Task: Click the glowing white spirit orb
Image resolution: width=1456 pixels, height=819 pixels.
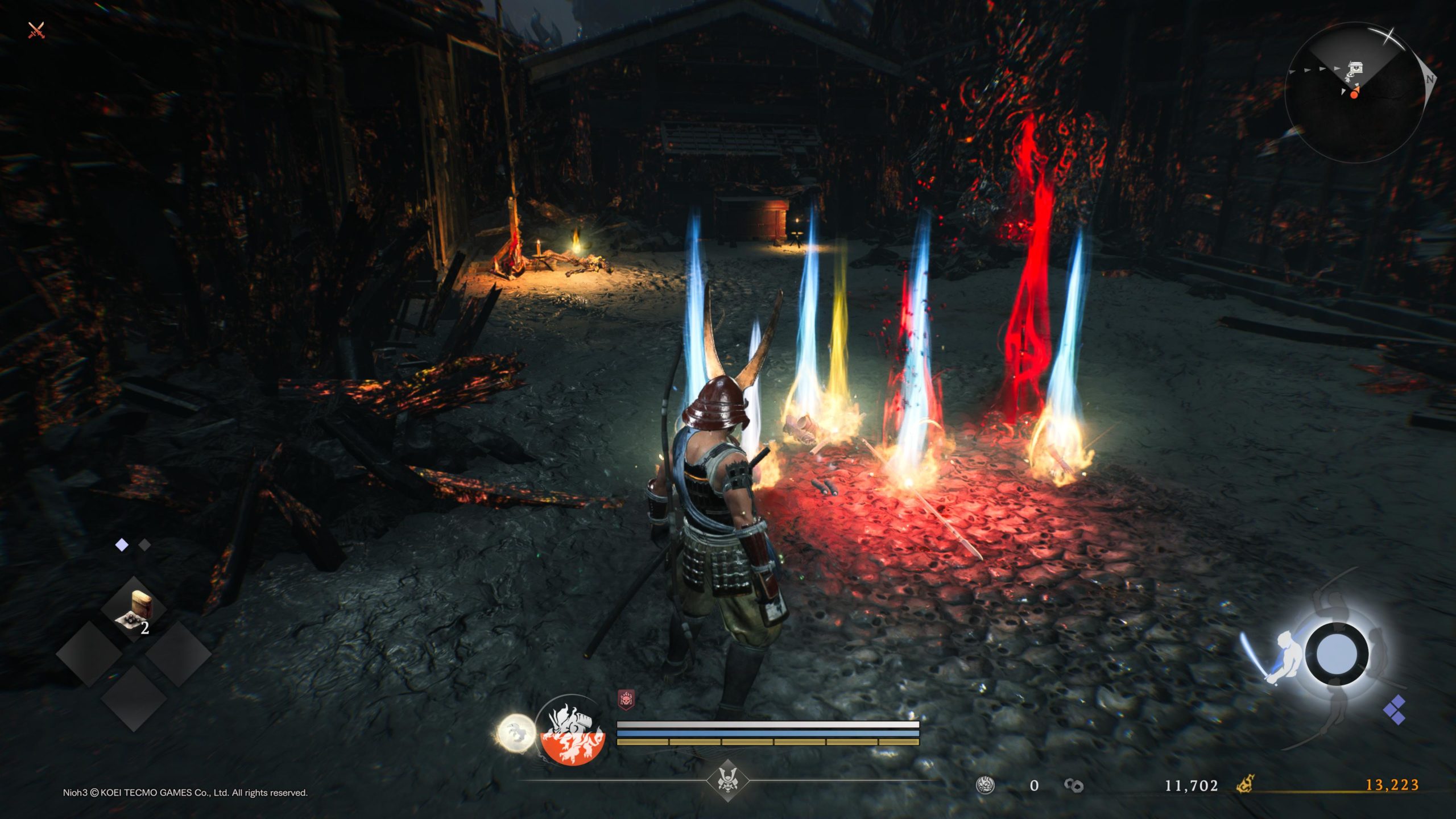Action: tap(516, 733)
